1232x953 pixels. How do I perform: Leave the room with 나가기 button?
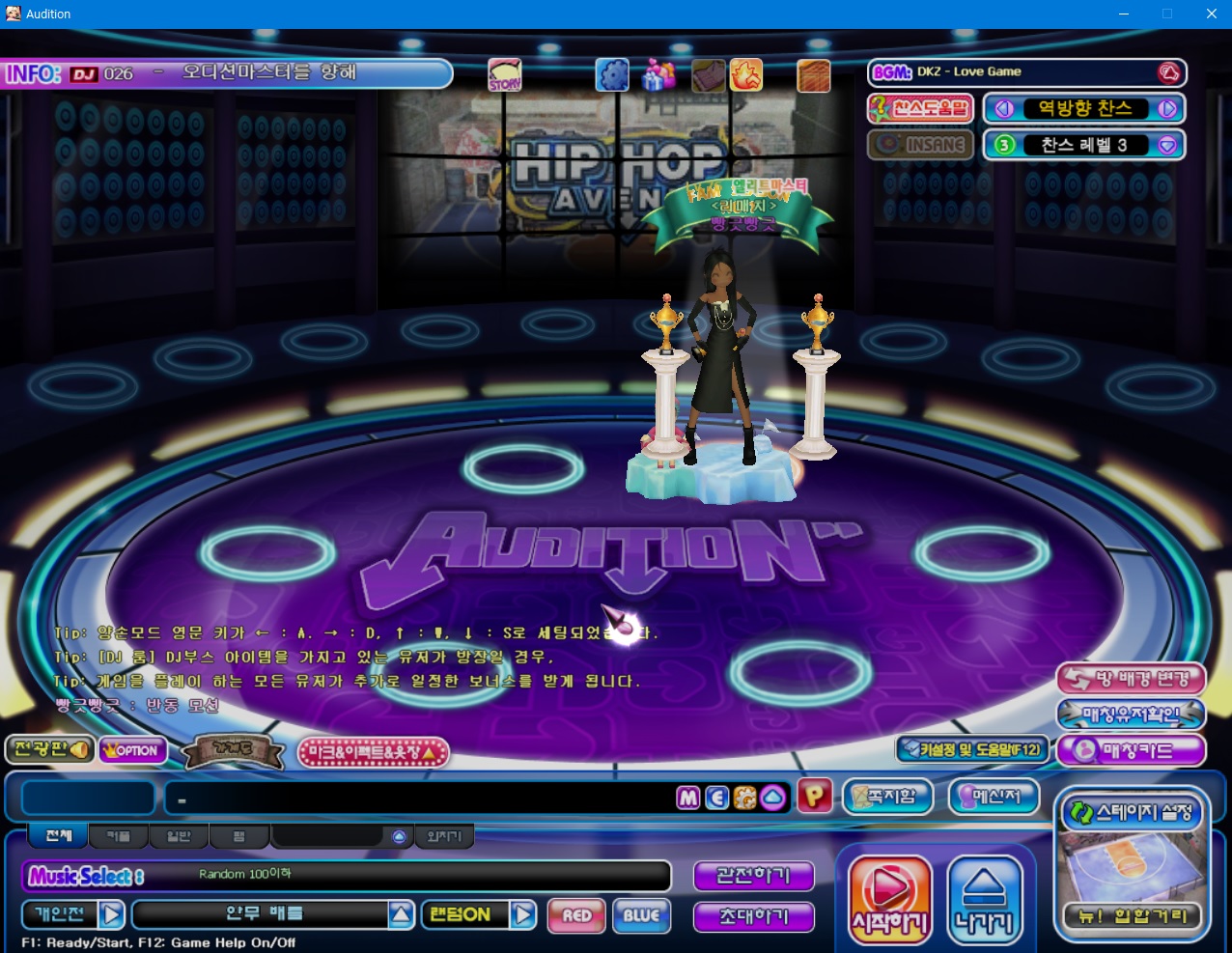pyautogui.click(x=985, y=900)
